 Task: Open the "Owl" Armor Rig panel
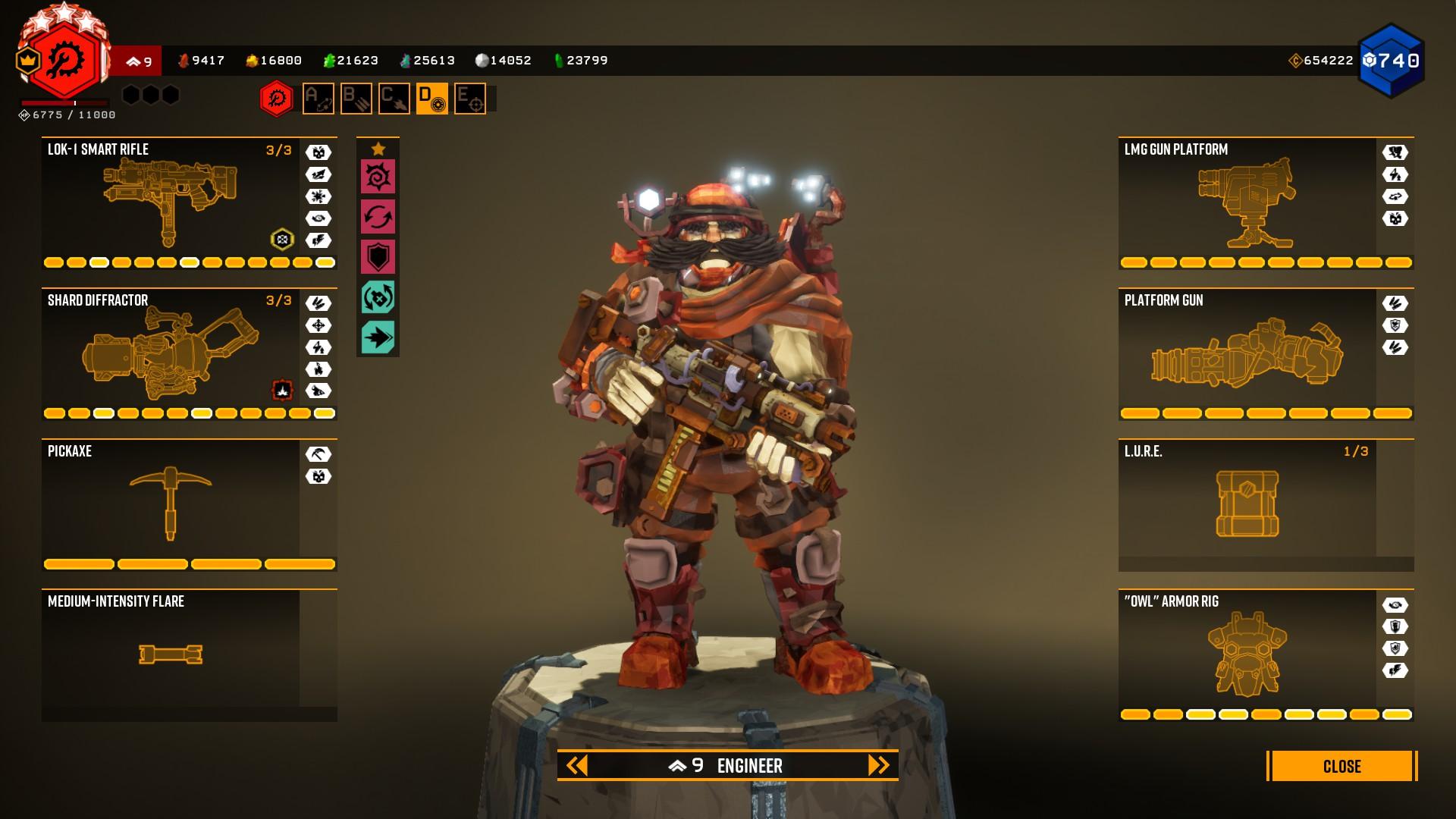1247,654
